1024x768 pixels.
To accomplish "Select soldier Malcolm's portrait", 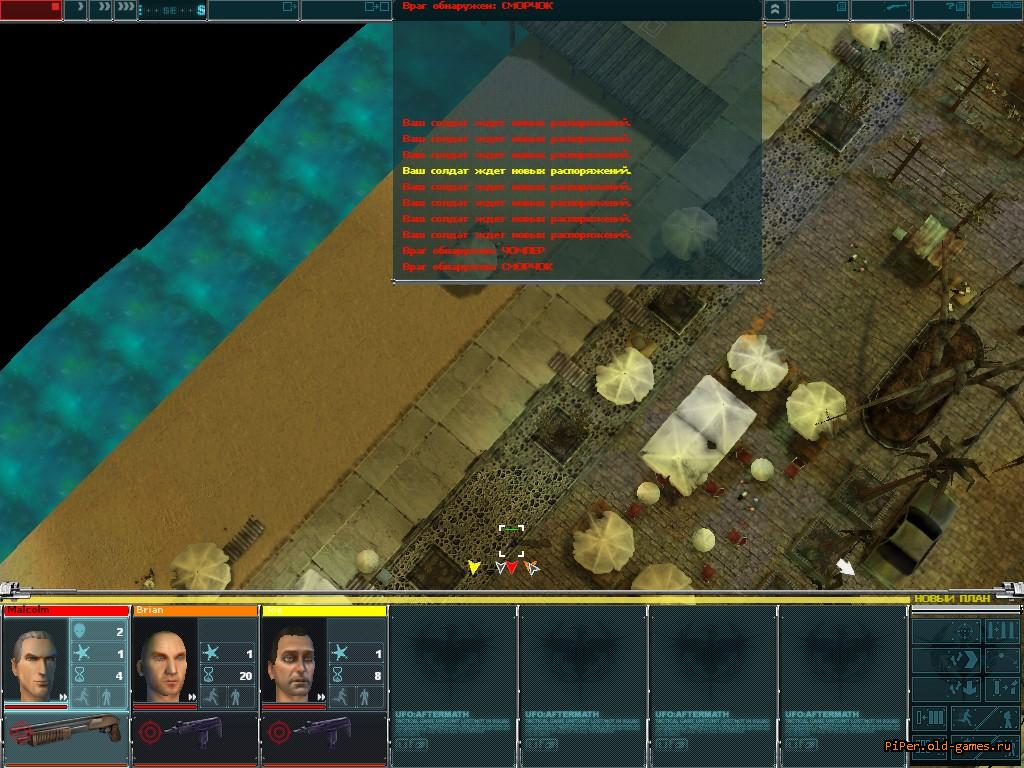I will point(35,662).
